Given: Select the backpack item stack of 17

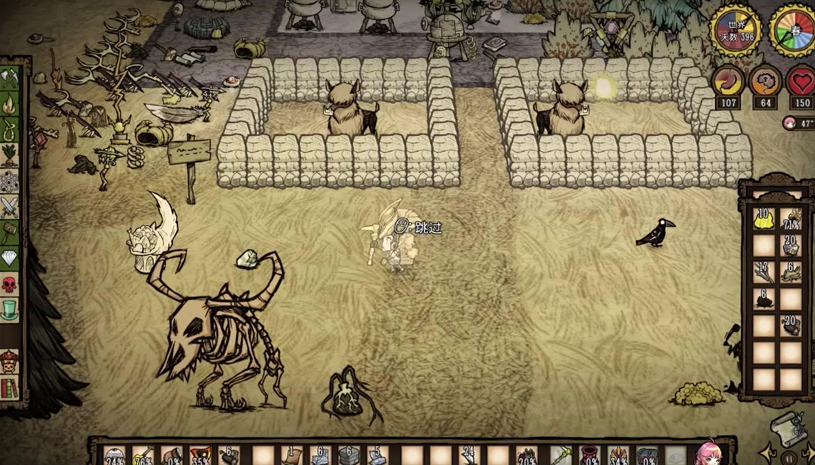Looking at the screenshot, I should pyautogui.click(x=764, y=272).
